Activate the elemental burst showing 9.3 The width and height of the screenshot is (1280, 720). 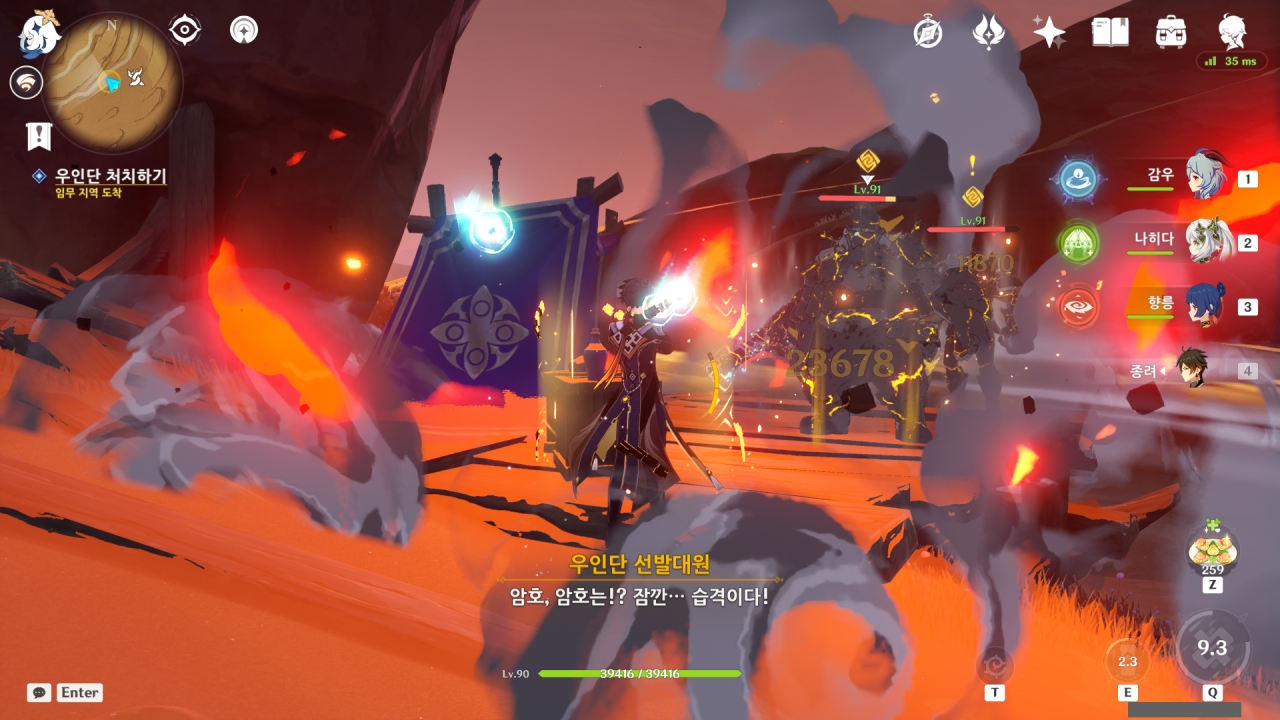(1212, 648)
